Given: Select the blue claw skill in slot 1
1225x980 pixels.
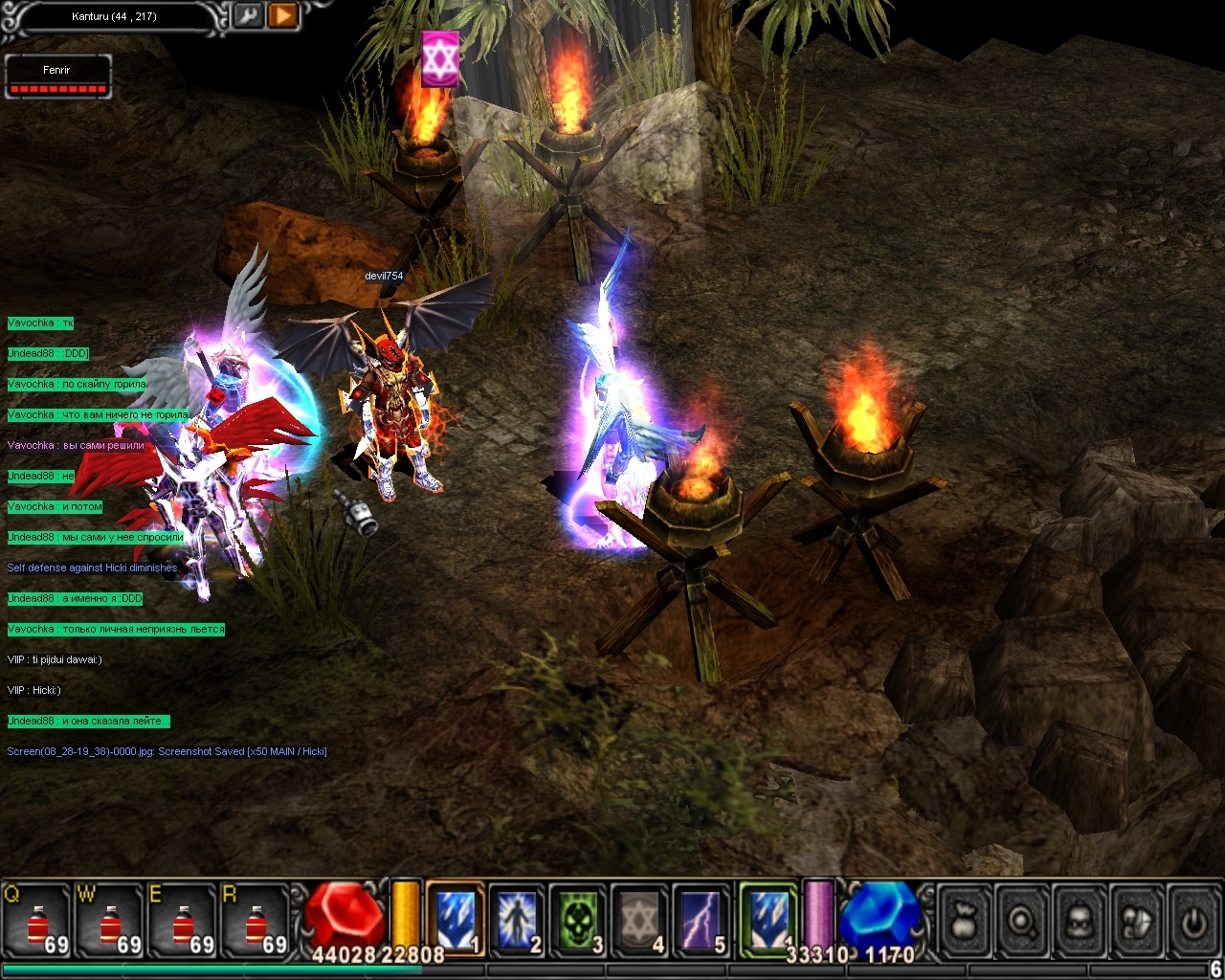Looking at the screenshot, I should pos(456,919).
